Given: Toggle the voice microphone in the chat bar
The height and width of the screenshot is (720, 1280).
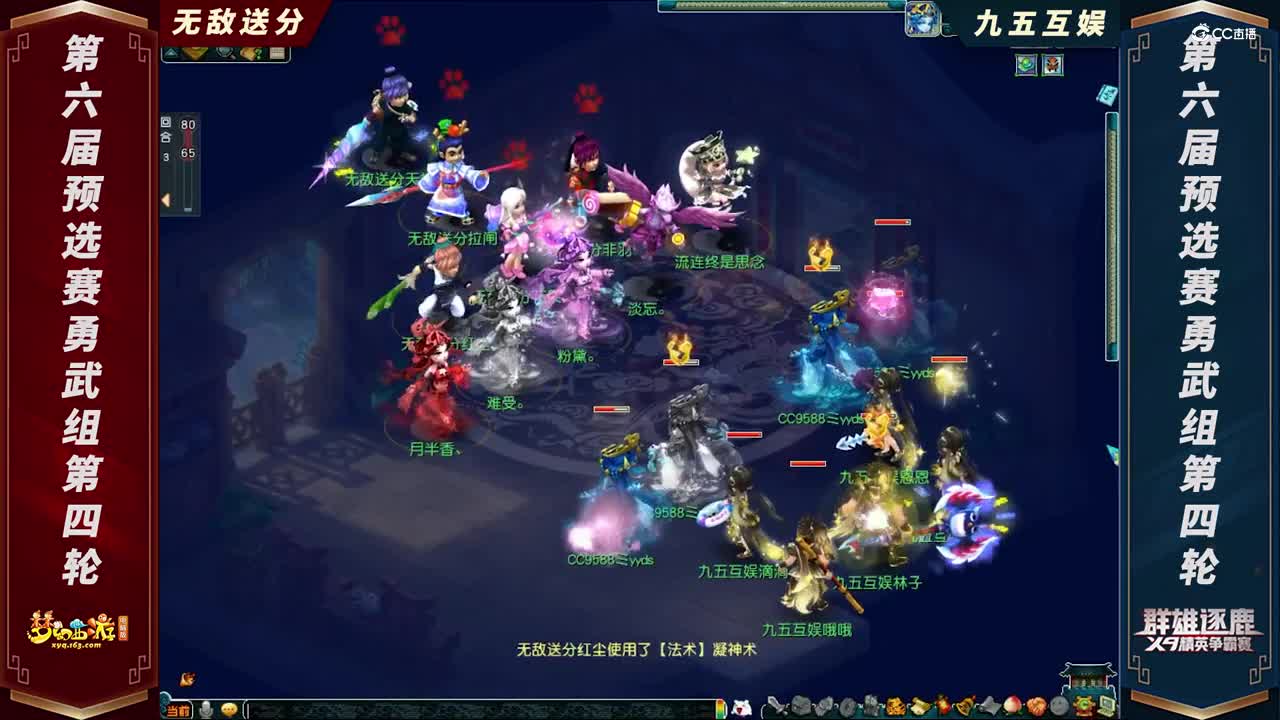Looking at the screenshot, I should point(207,707).
